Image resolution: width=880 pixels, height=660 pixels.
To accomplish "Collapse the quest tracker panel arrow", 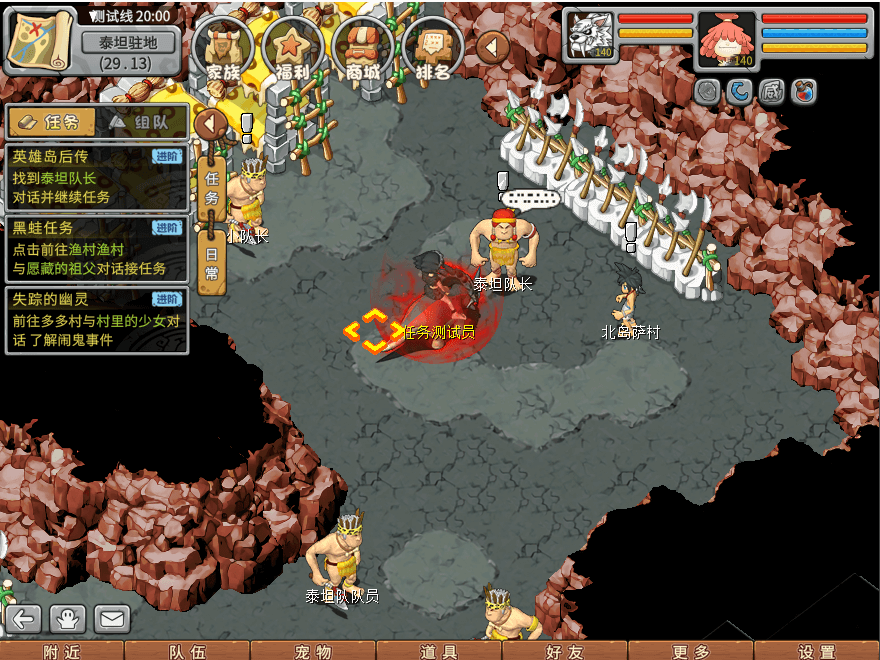I will tap(210, 125).
